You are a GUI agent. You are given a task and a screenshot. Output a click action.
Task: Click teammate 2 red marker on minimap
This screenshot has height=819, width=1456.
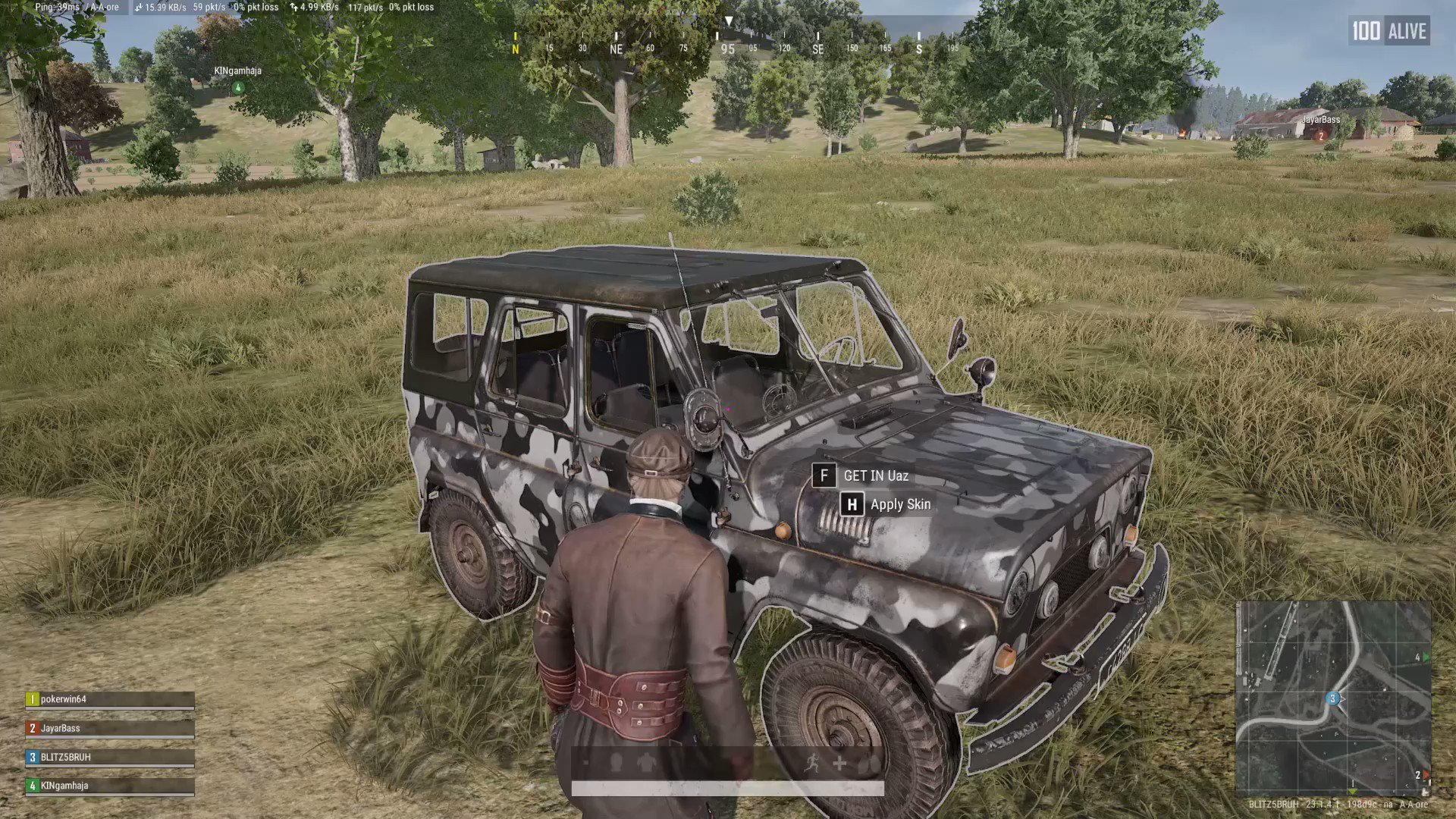click(x=1425, y=773)
